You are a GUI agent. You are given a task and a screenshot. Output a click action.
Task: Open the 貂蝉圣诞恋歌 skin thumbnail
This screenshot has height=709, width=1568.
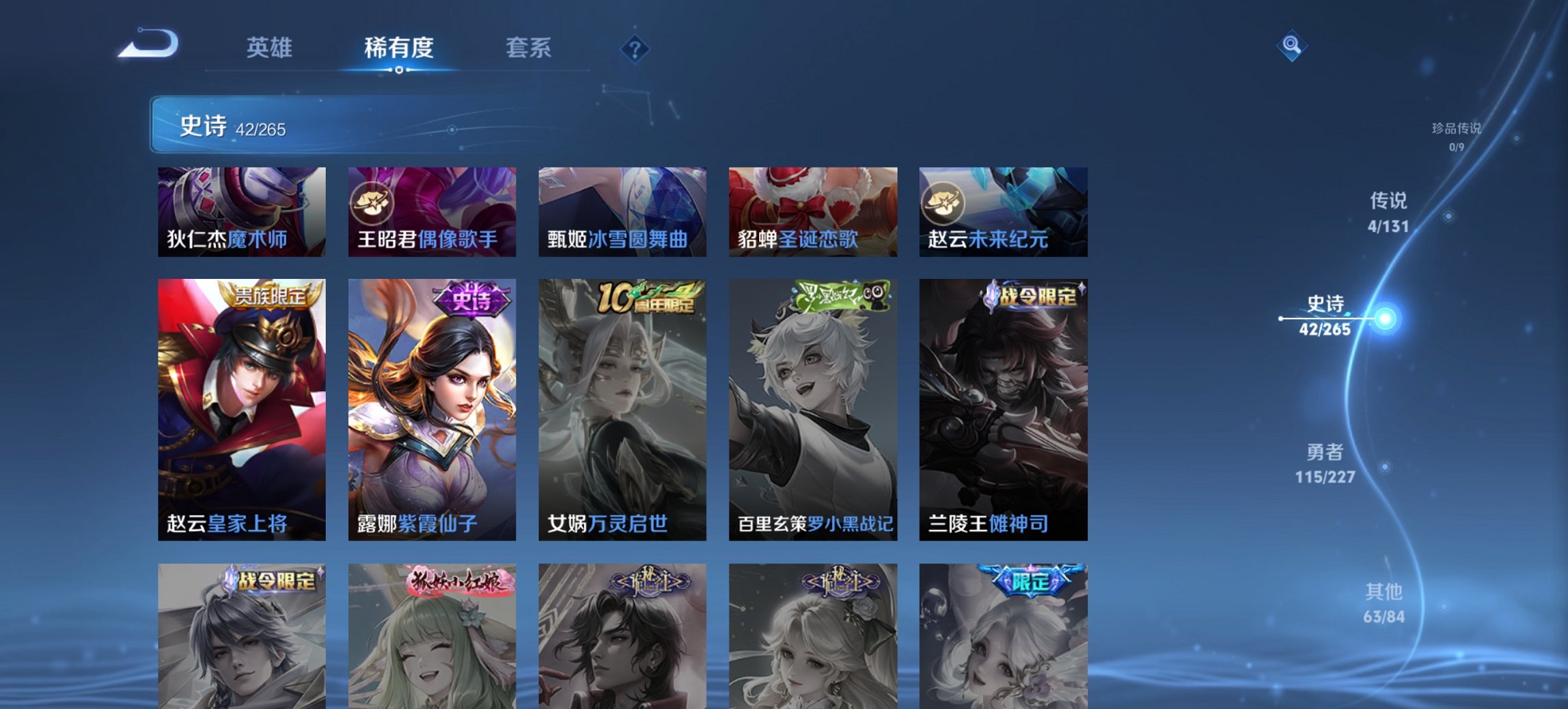point(813,212)
